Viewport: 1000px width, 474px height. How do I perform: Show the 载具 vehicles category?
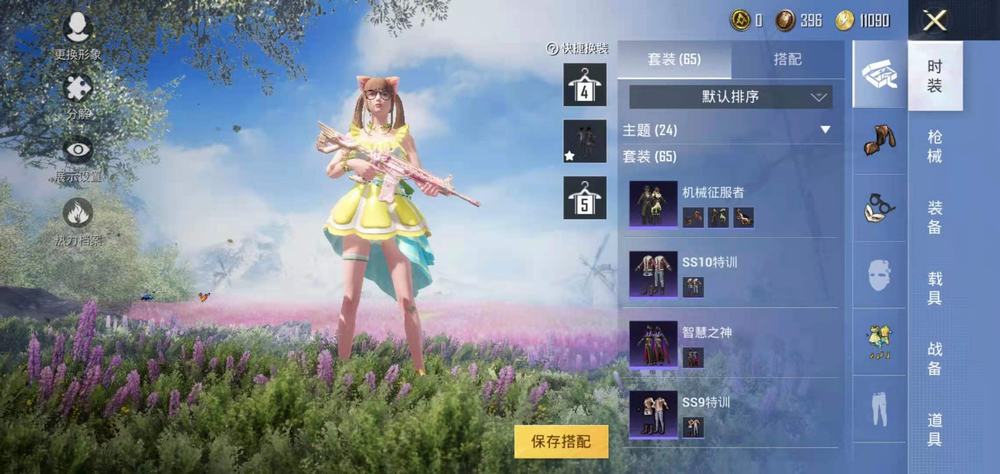click(x=934, y=288)
